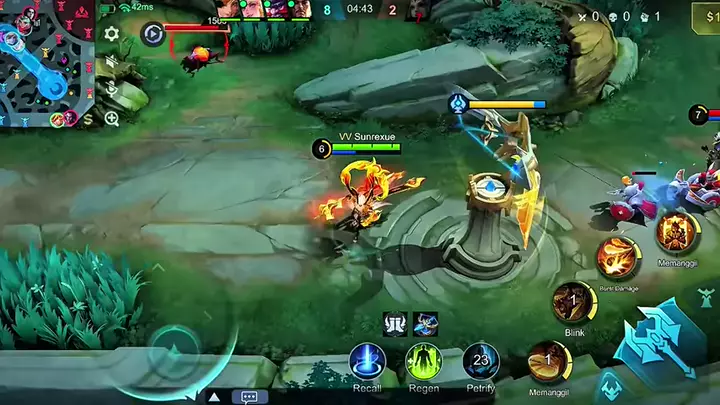Select the winged boots equipment icon

point(394,323)
